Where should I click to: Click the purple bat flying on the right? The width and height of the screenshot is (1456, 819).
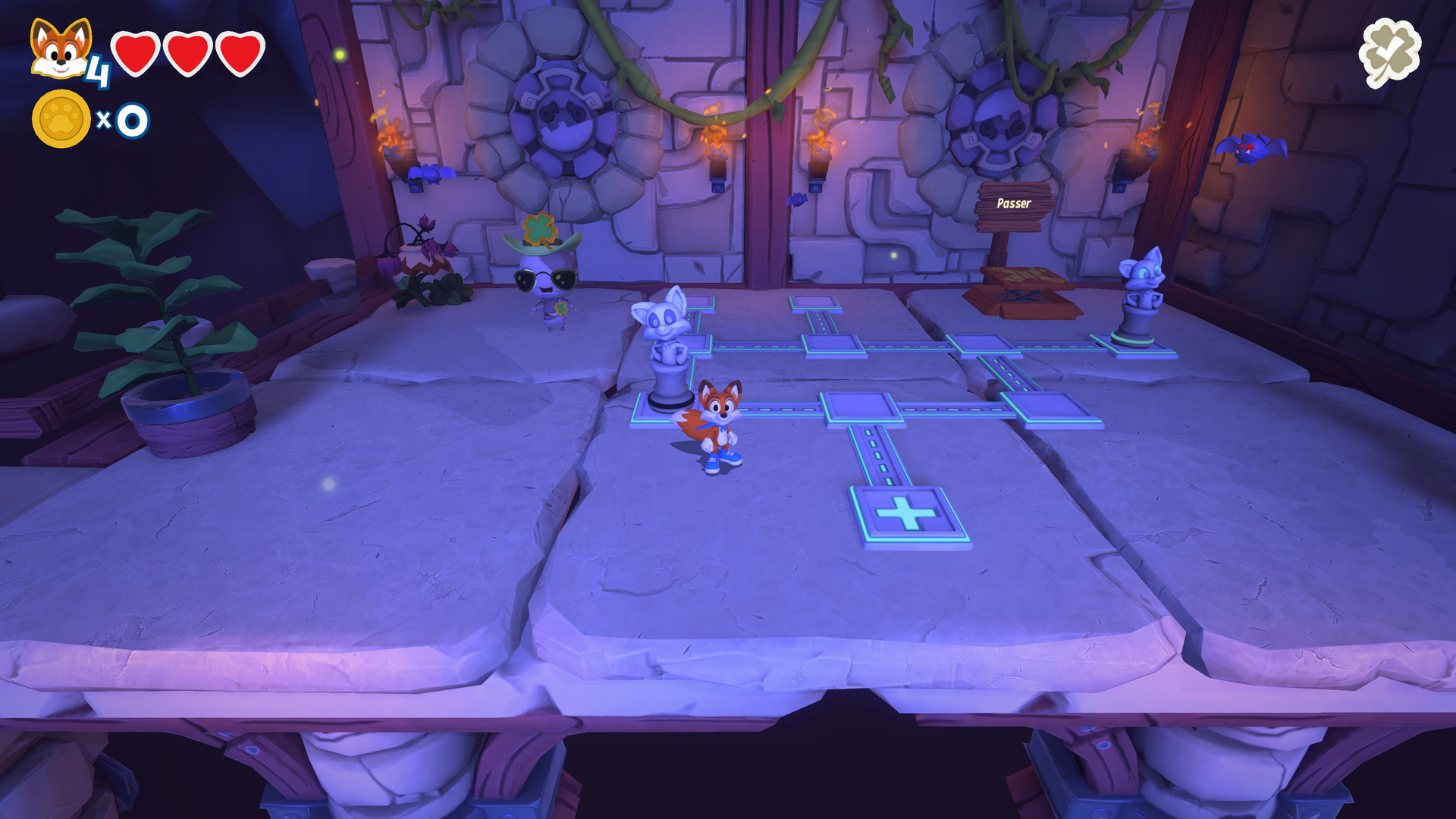click(1252, 150)
